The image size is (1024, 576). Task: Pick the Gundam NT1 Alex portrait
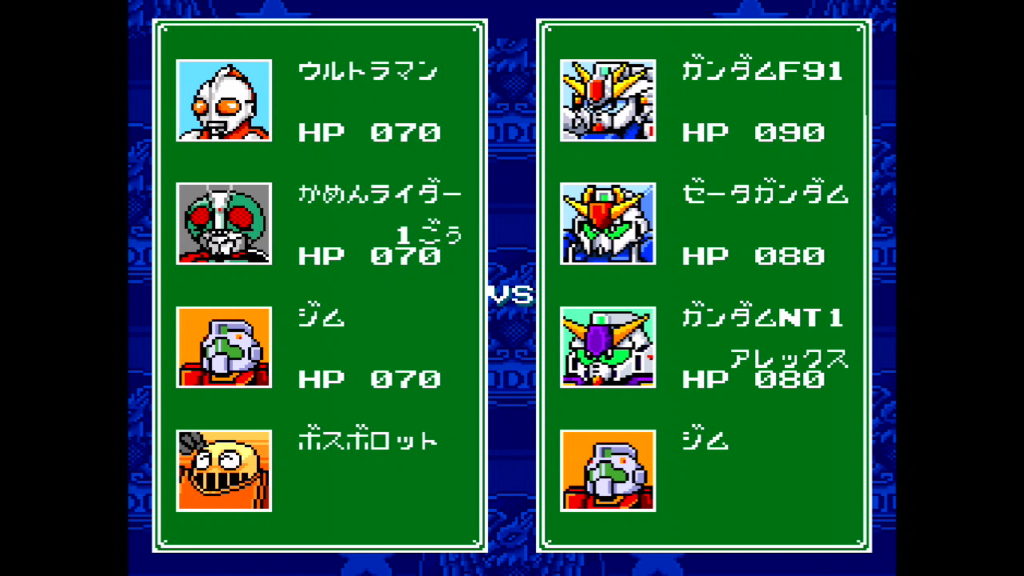(x=607, y=347)
